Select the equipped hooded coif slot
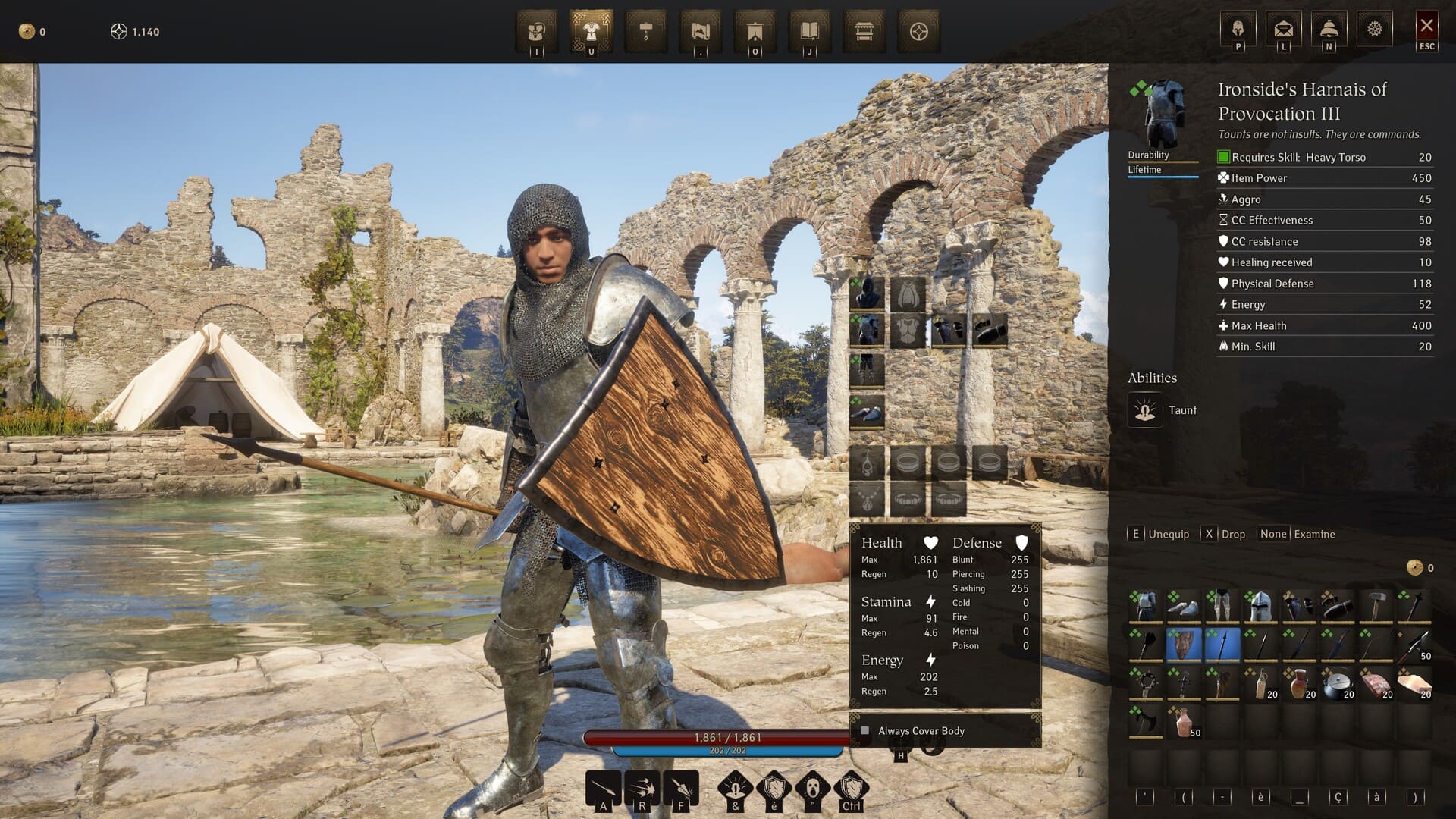The image size is (1456, 819). click(867, 292)
